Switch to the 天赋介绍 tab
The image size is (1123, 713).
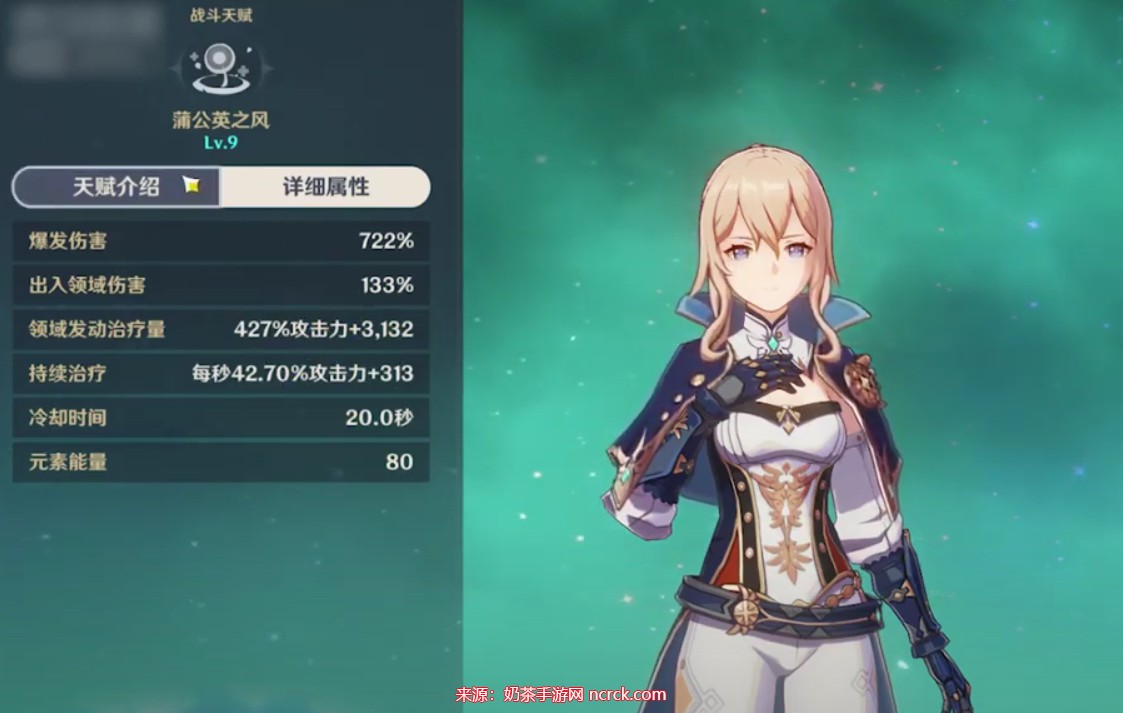pos(117,187)
